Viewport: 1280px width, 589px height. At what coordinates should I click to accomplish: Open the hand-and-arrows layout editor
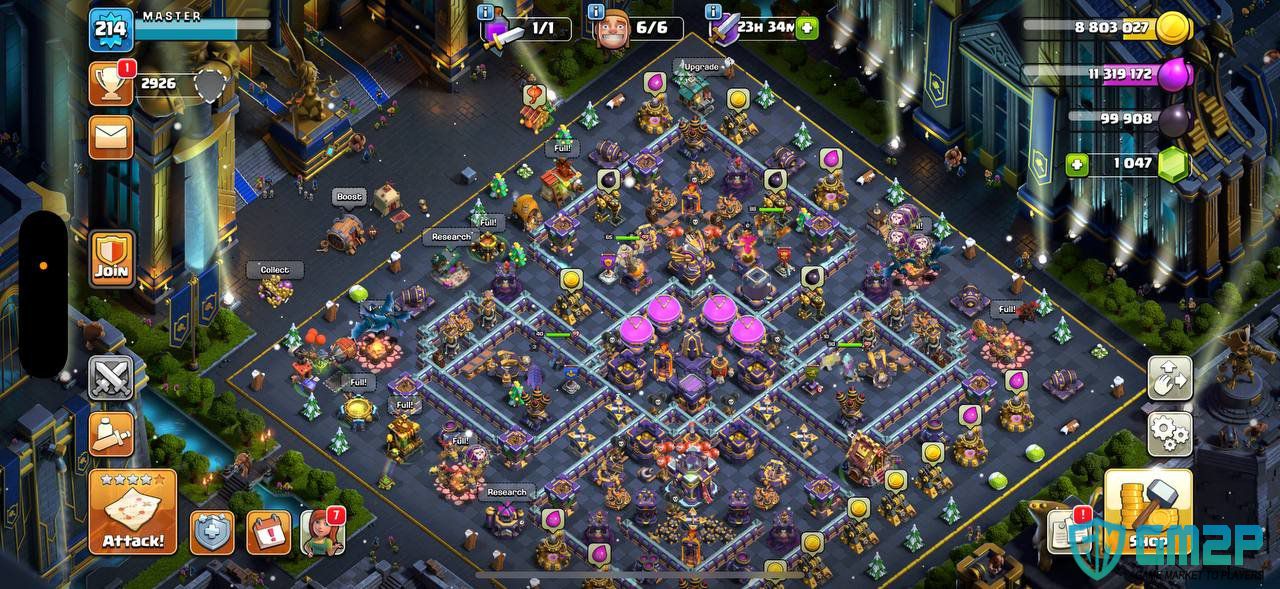(1168, 378)
